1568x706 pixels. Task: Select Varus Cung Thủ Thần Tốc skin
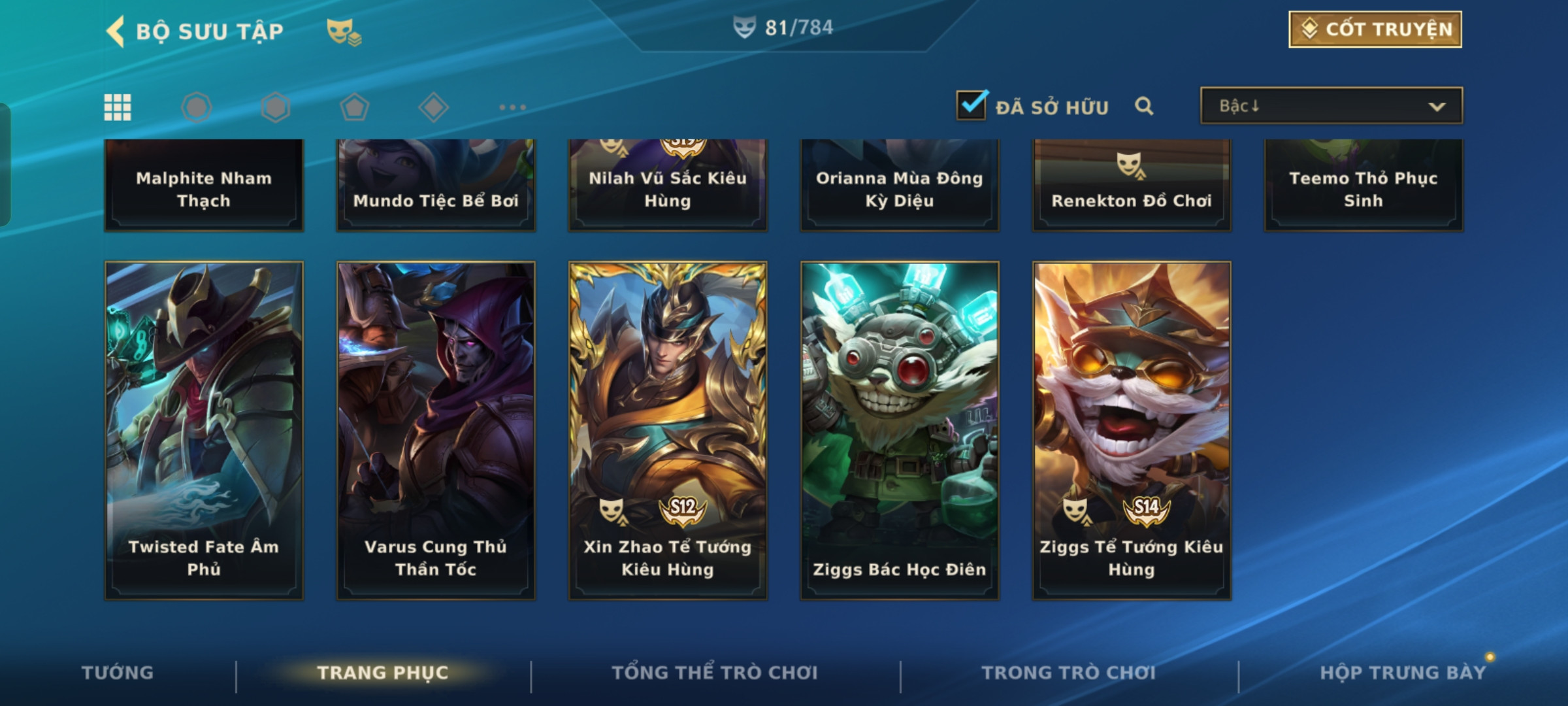[436, 430]
